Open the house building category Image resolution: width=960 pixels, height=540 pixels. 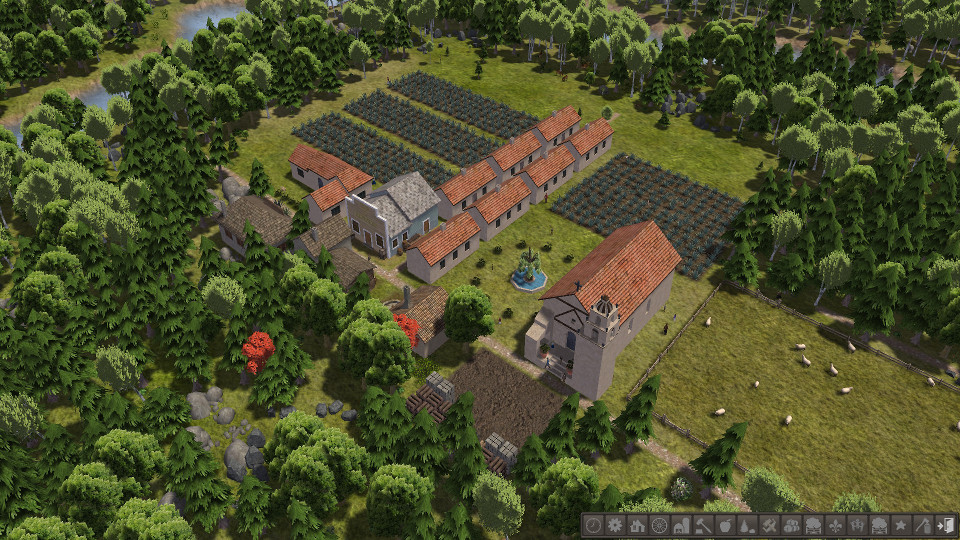coord(637,525)
